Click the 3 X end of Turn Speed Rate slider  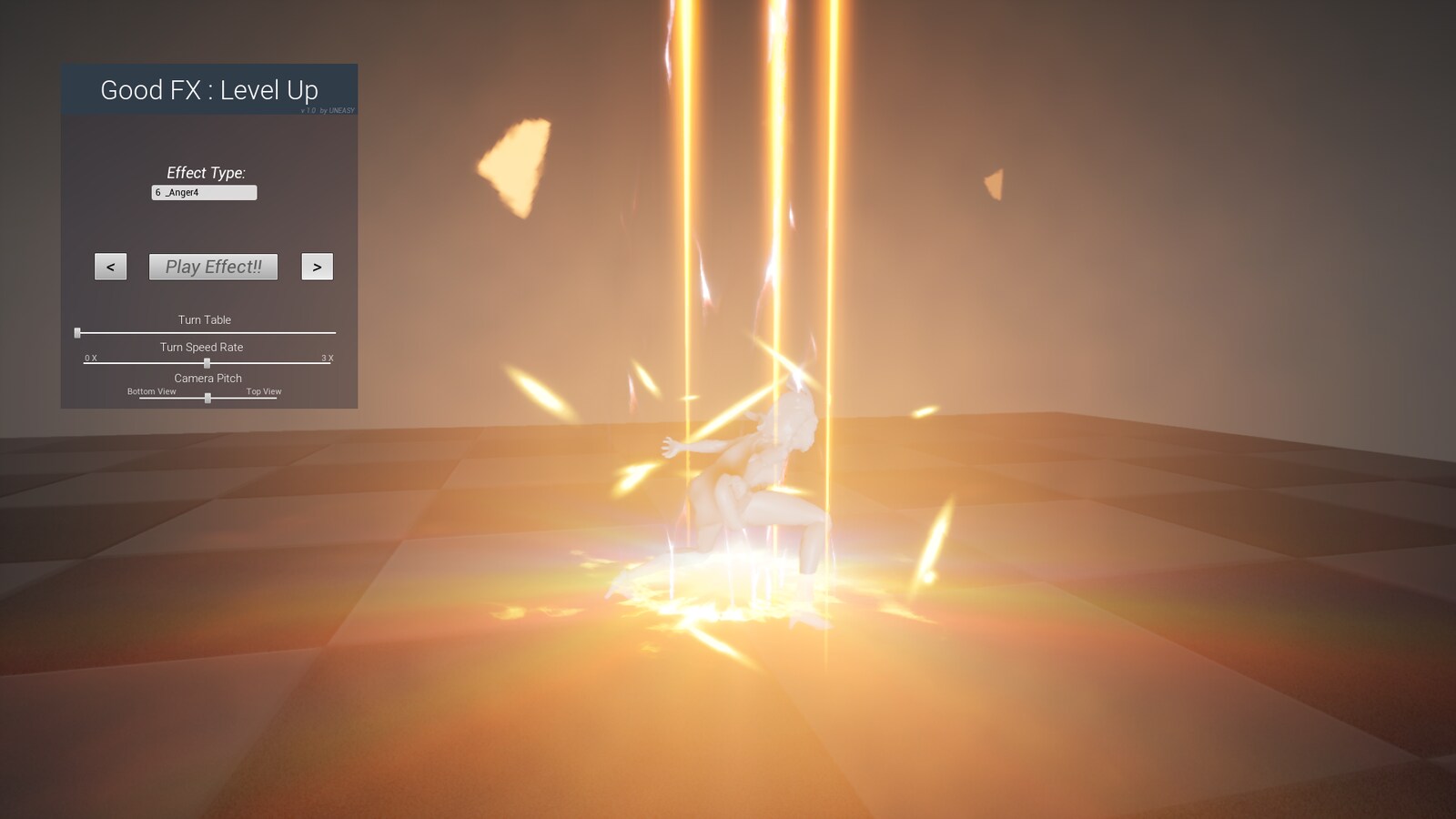[x=327, y=358]
